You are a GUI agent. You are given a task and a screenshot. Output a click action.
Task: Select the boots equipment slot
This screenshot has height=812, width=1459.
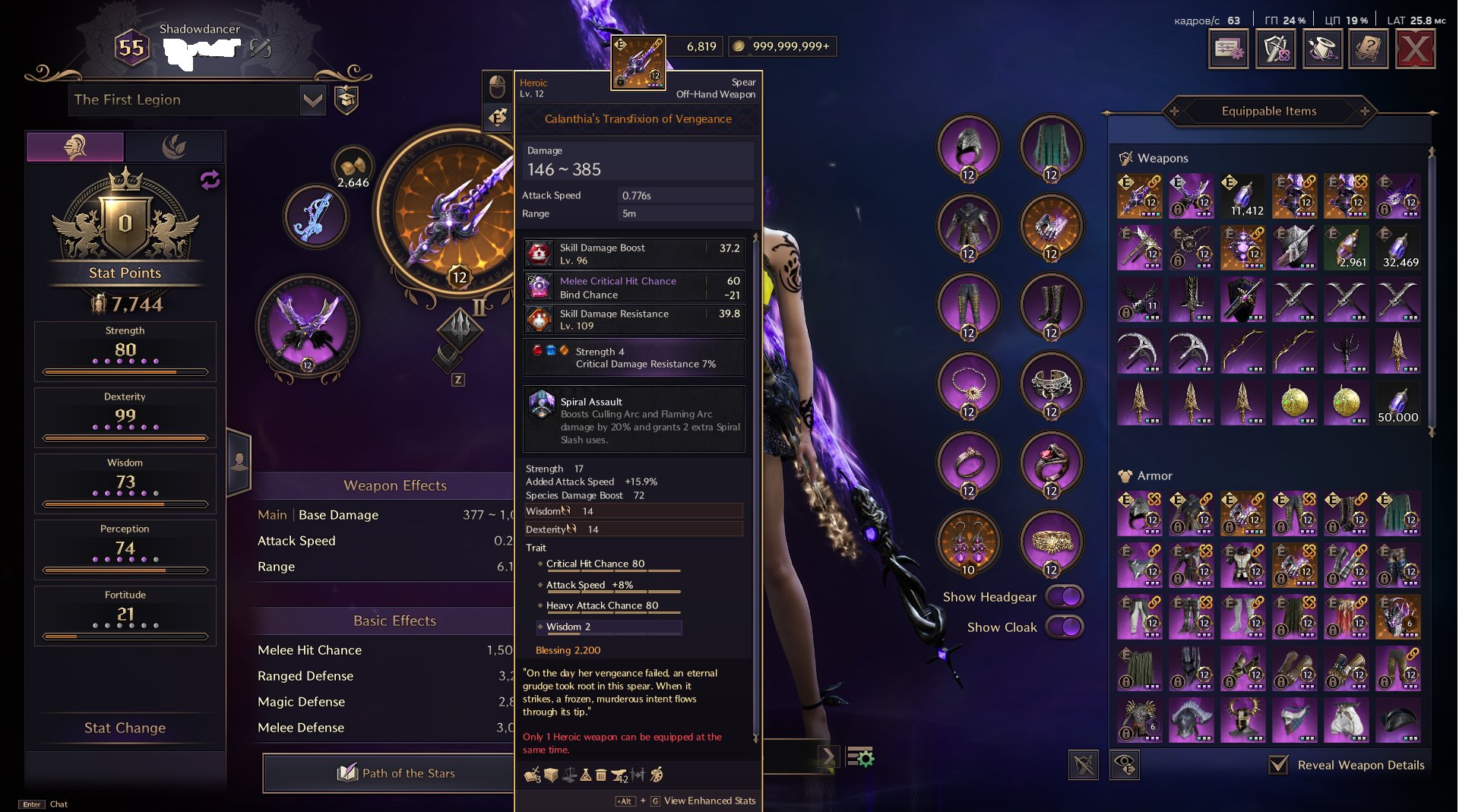pos(1051,305)
